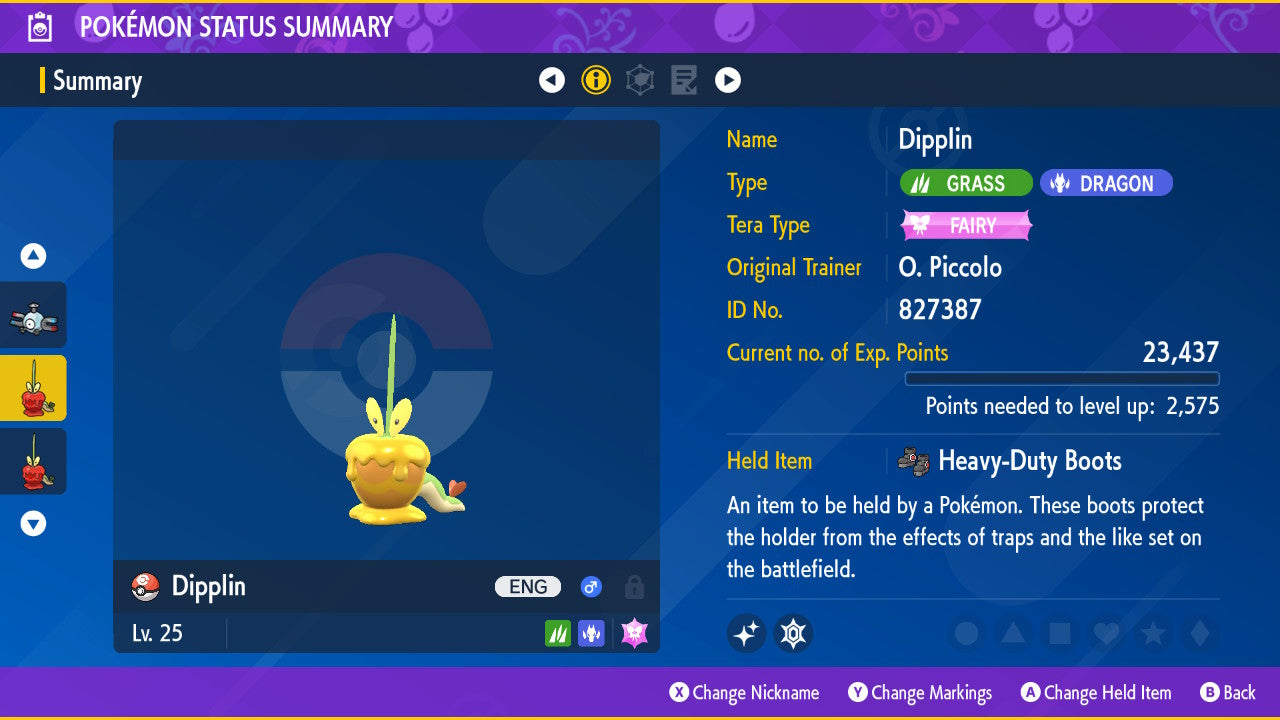Toggle the triangle marking
The height and width of the screenshot is (720, 1280).
click(x=1013, y=634)
